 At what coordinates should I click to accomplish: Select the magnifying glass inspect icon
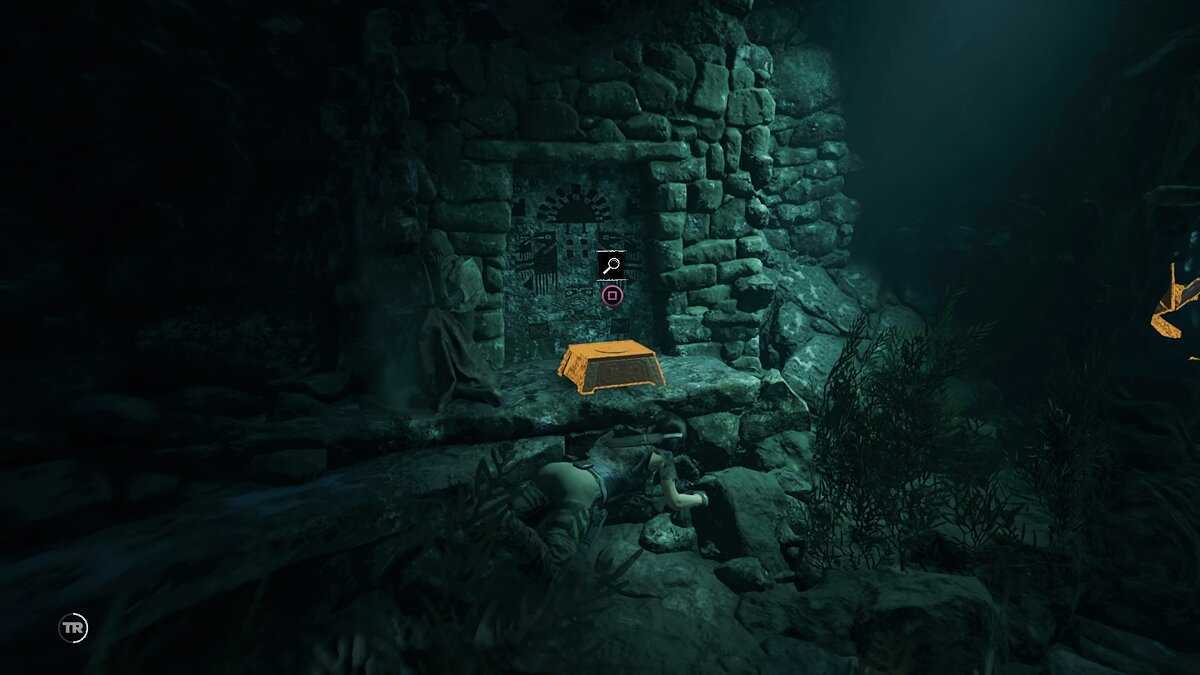click(x=612, y=266)
